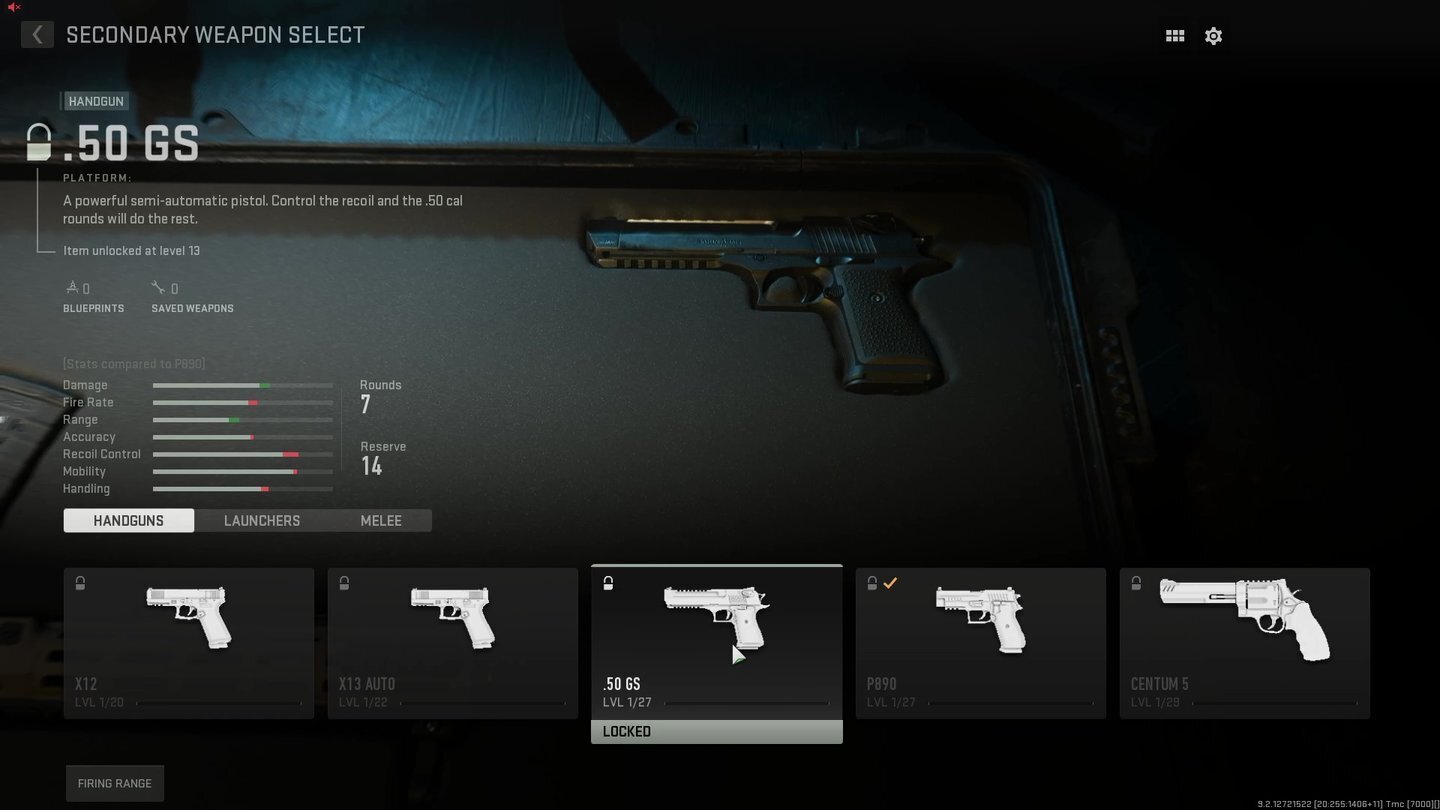
Task: Pick the P890 handgun tile
Action: [x=981, y=642]
